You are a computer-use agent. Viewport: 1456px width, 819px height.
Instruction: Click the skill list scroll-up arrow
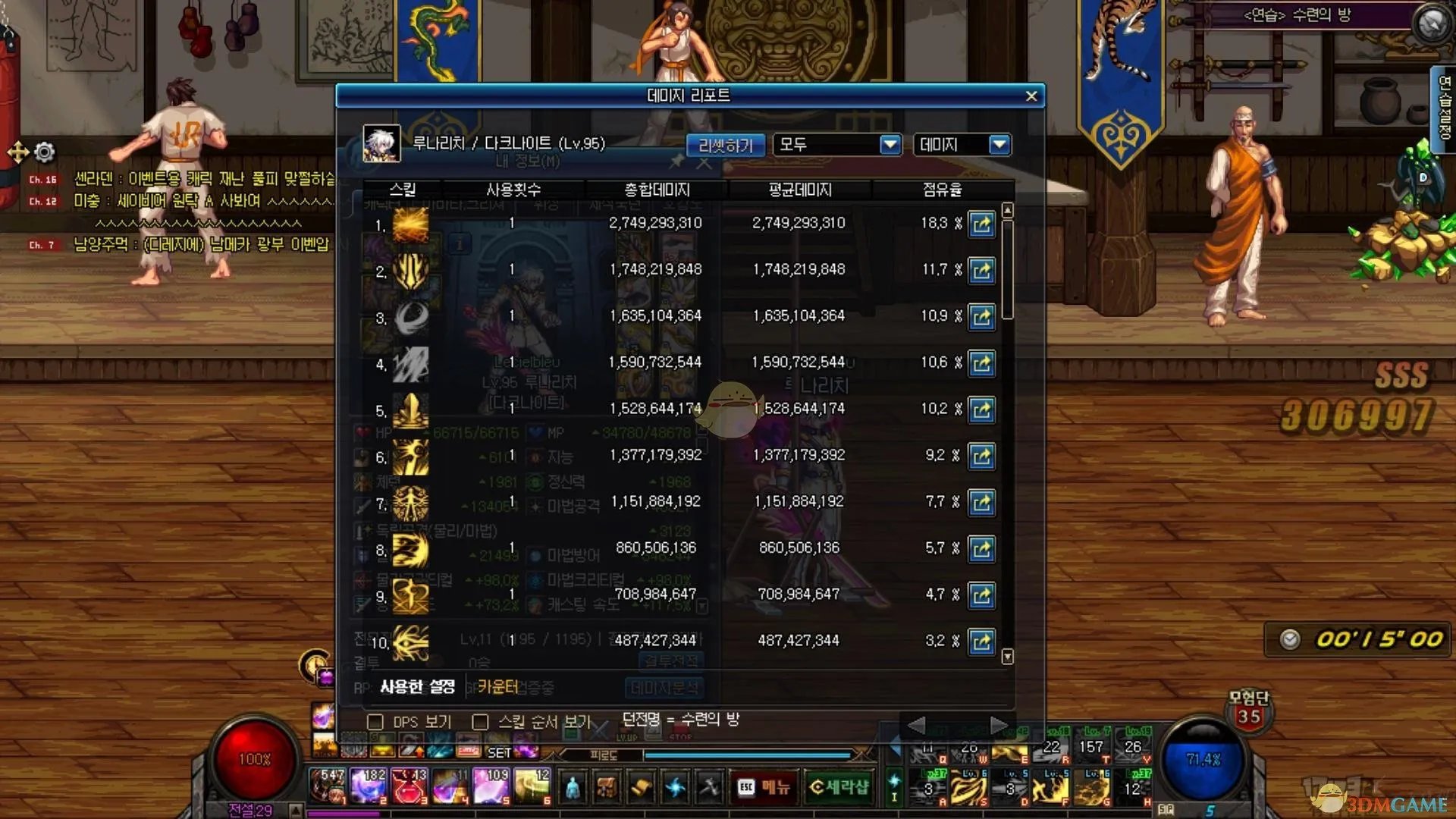(x=1007, y=210)
